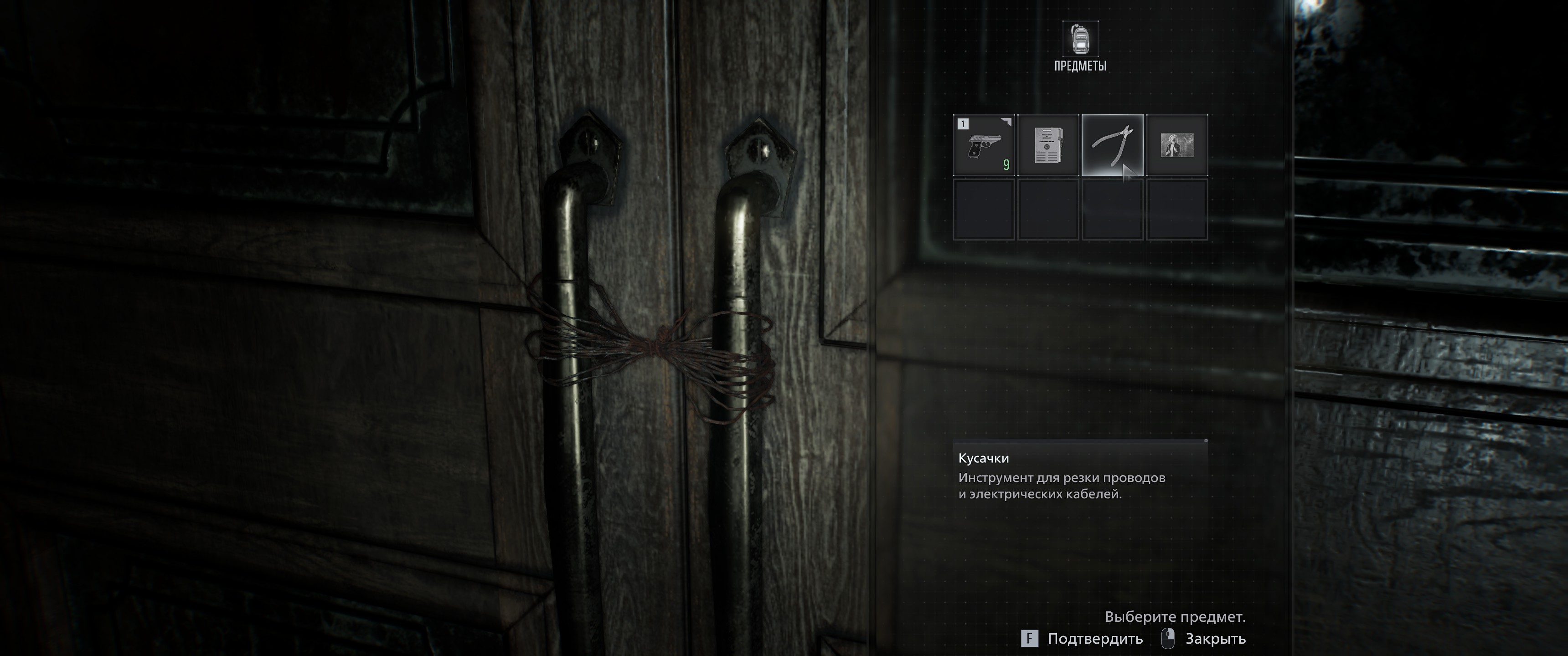Image resolution: width=1568 pixels, height=656 pixels.
Task: Pick the photograph item slot
Action: pyautogui.click(x=1176, y=145)
